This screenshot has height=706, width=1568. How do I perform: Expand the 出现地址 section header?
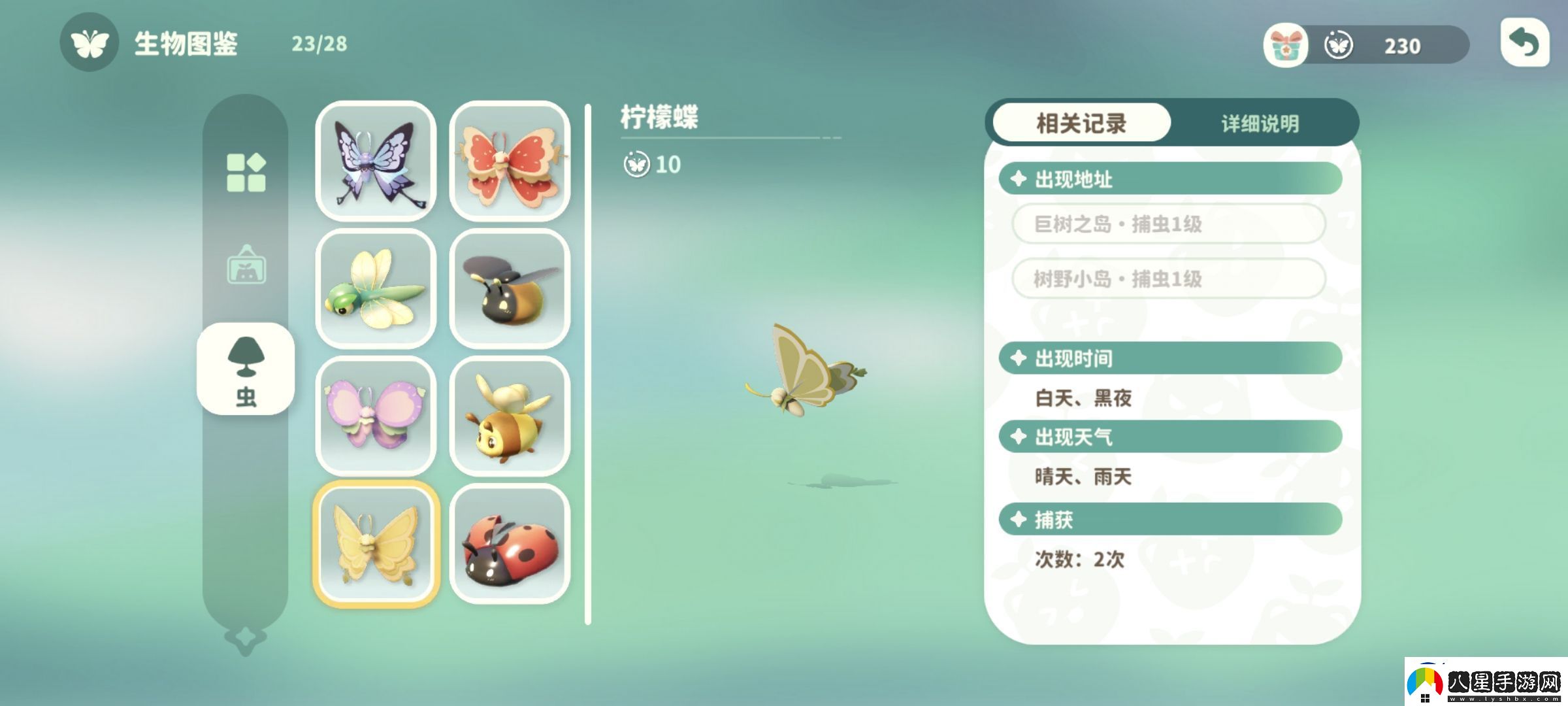pyautogui.click(x=1169, y=178)
